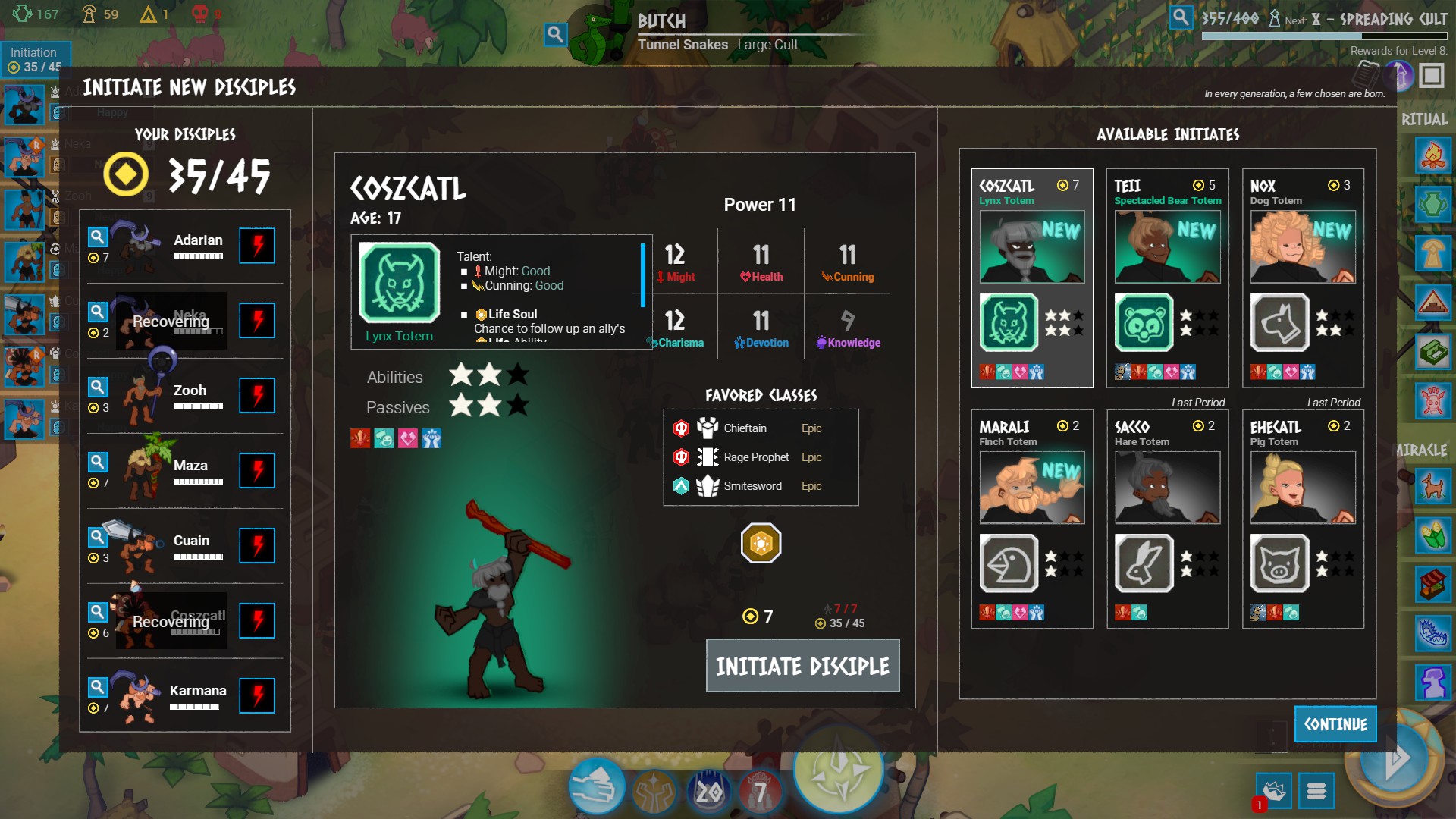The height and width of the screenshot is (819, 1456).
Task: Open the magnifier next to Butch's cult
Action: coord(555,34)
